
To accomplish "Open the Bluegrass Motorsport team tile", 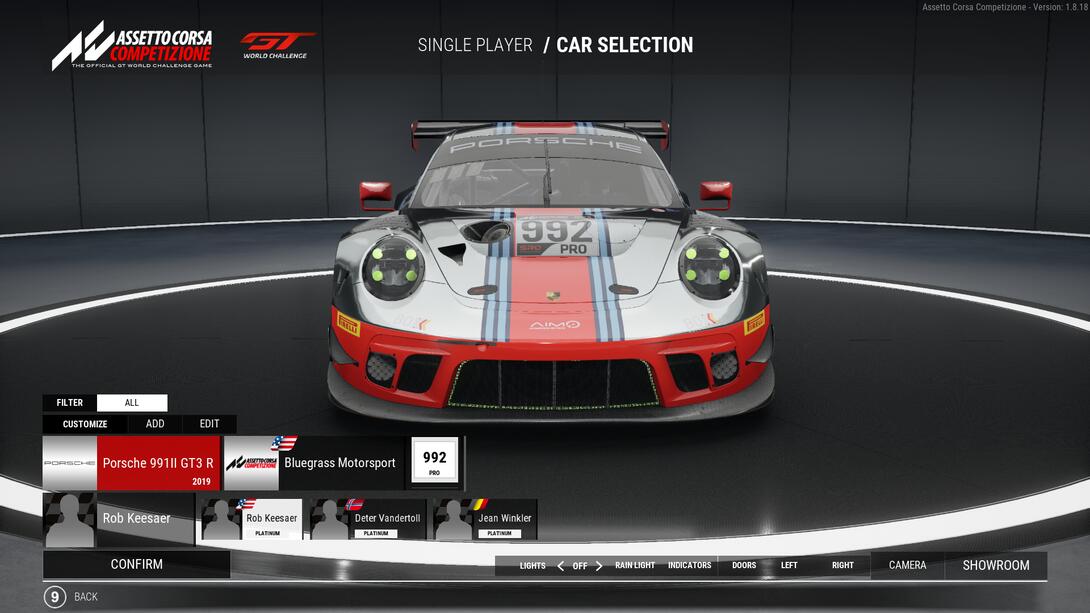I will [314, 463].
